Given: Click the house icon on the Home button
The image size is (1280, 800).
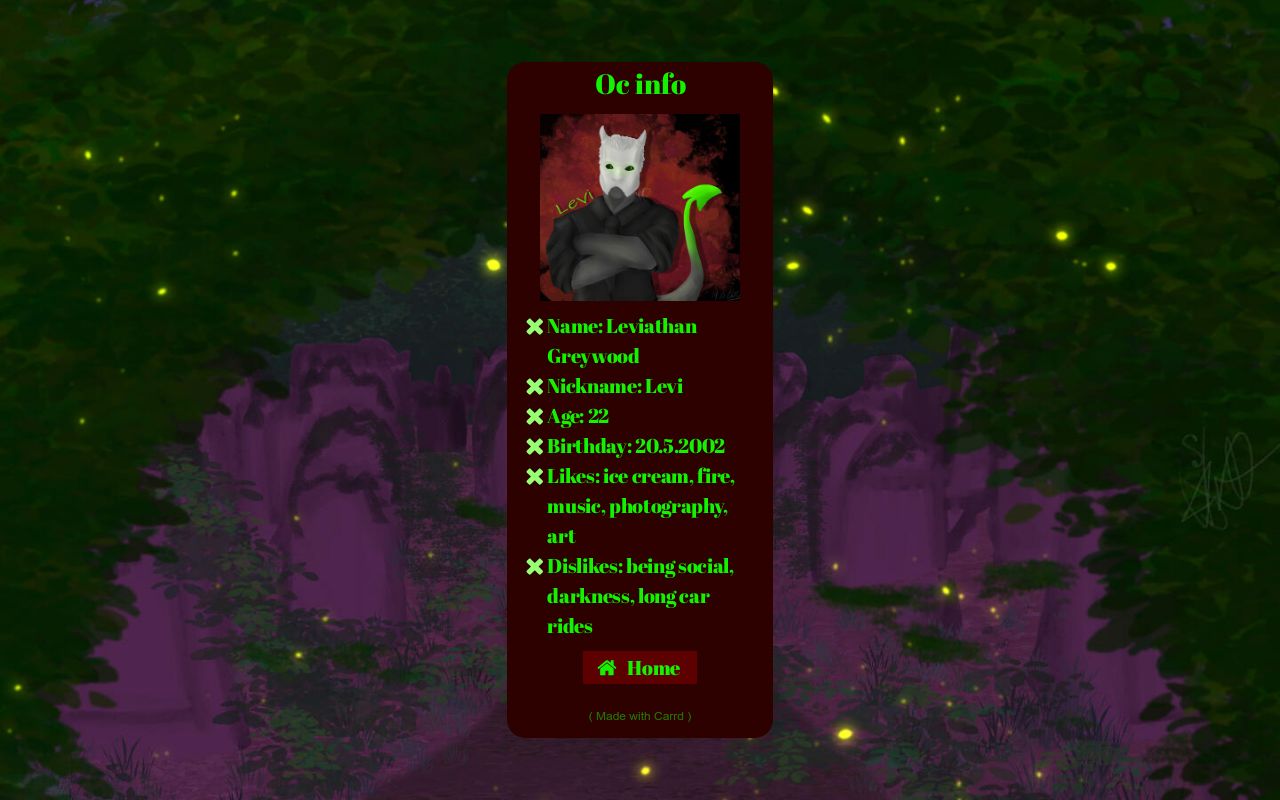Looking at the screenshot, I should point(608,667).
